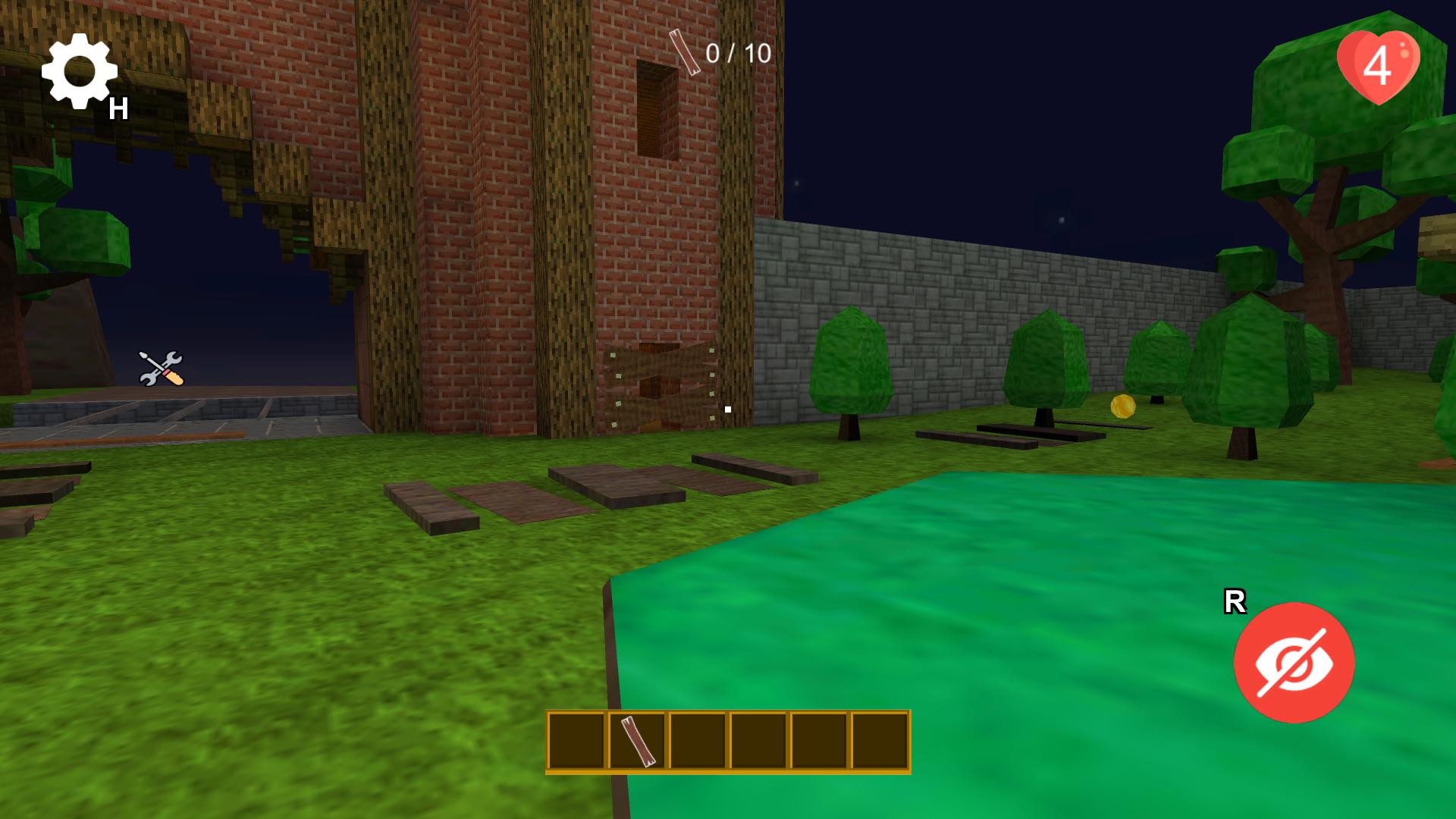Image resolution: width=1456 pixels, height=819 pixels.
Task: Click the crossed wrench and screwdriver tools icon
Action: tap(162, 369)
